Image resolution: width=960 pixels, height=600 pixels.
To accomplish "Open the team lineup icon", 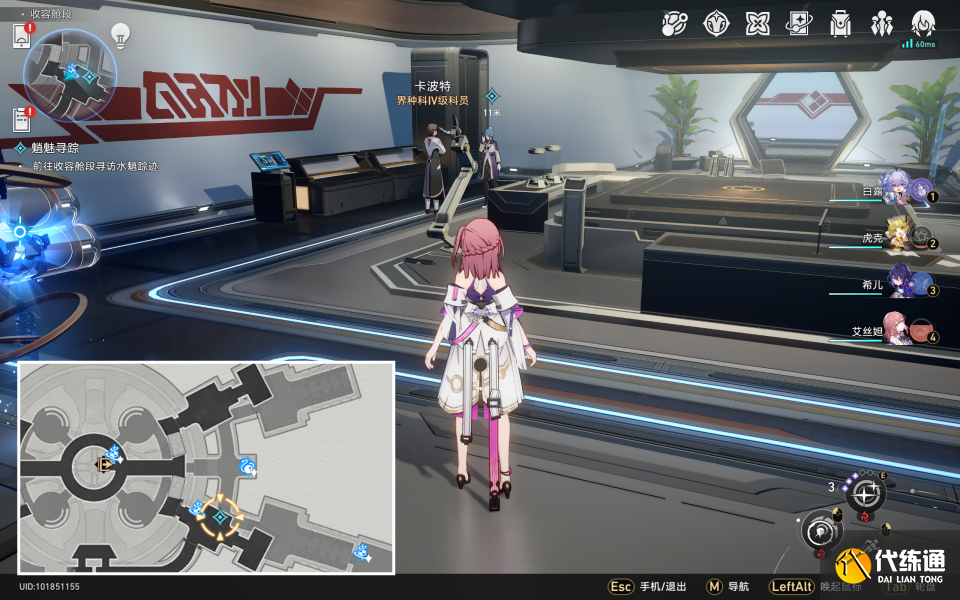I will 882,24.
